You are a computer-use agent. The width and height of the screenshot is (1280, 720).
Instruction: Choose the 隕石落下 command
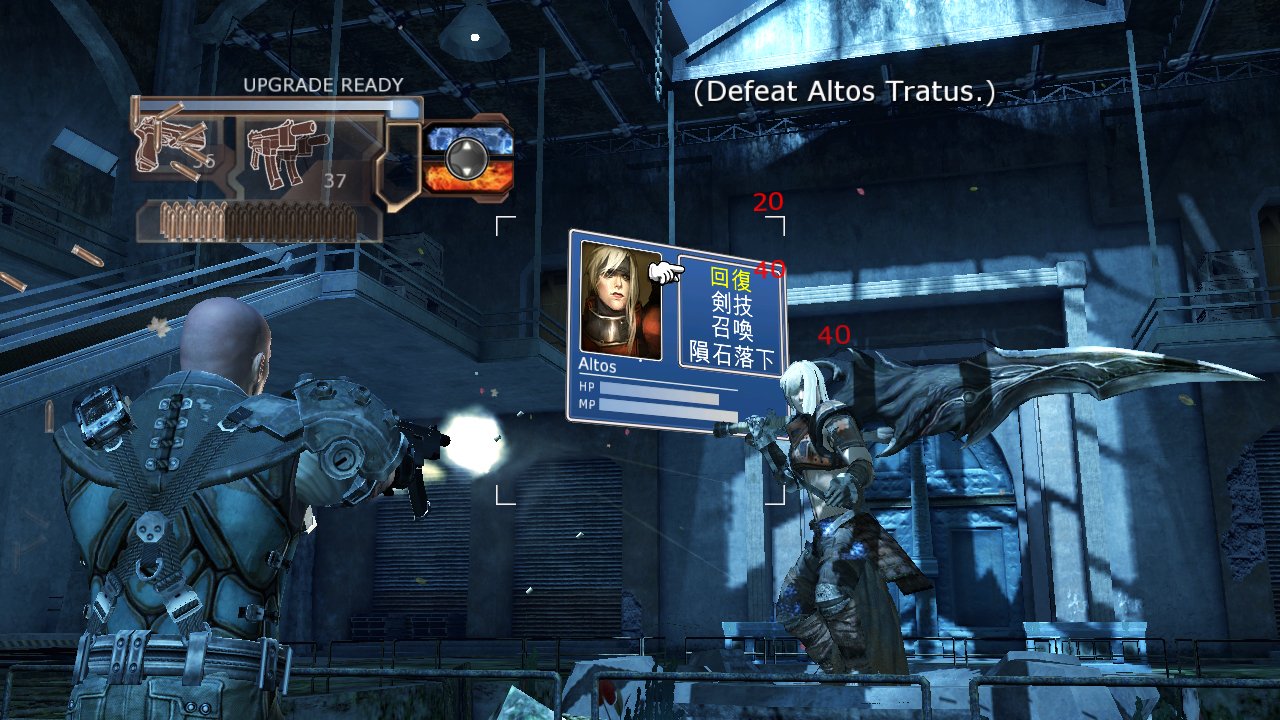733,354
